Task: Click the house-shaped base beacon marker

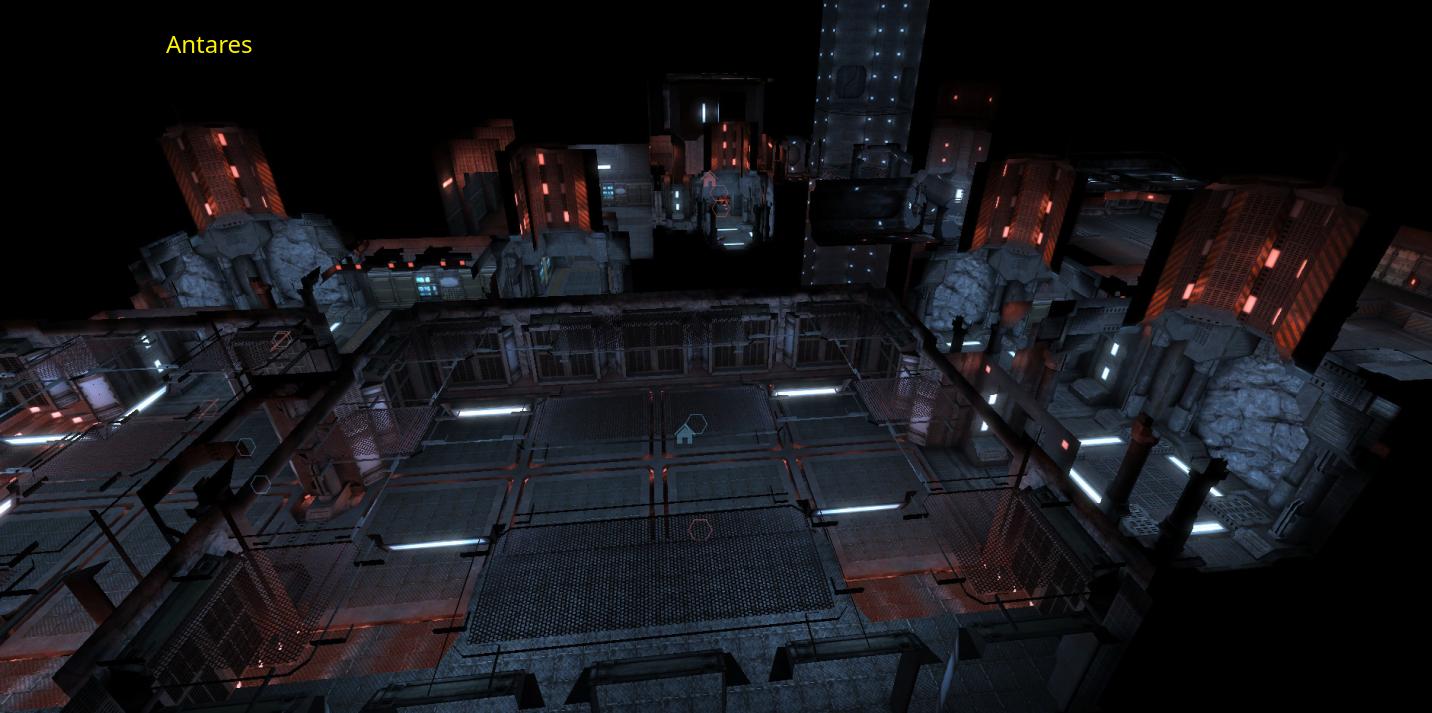Action: (x=685, y=434)
